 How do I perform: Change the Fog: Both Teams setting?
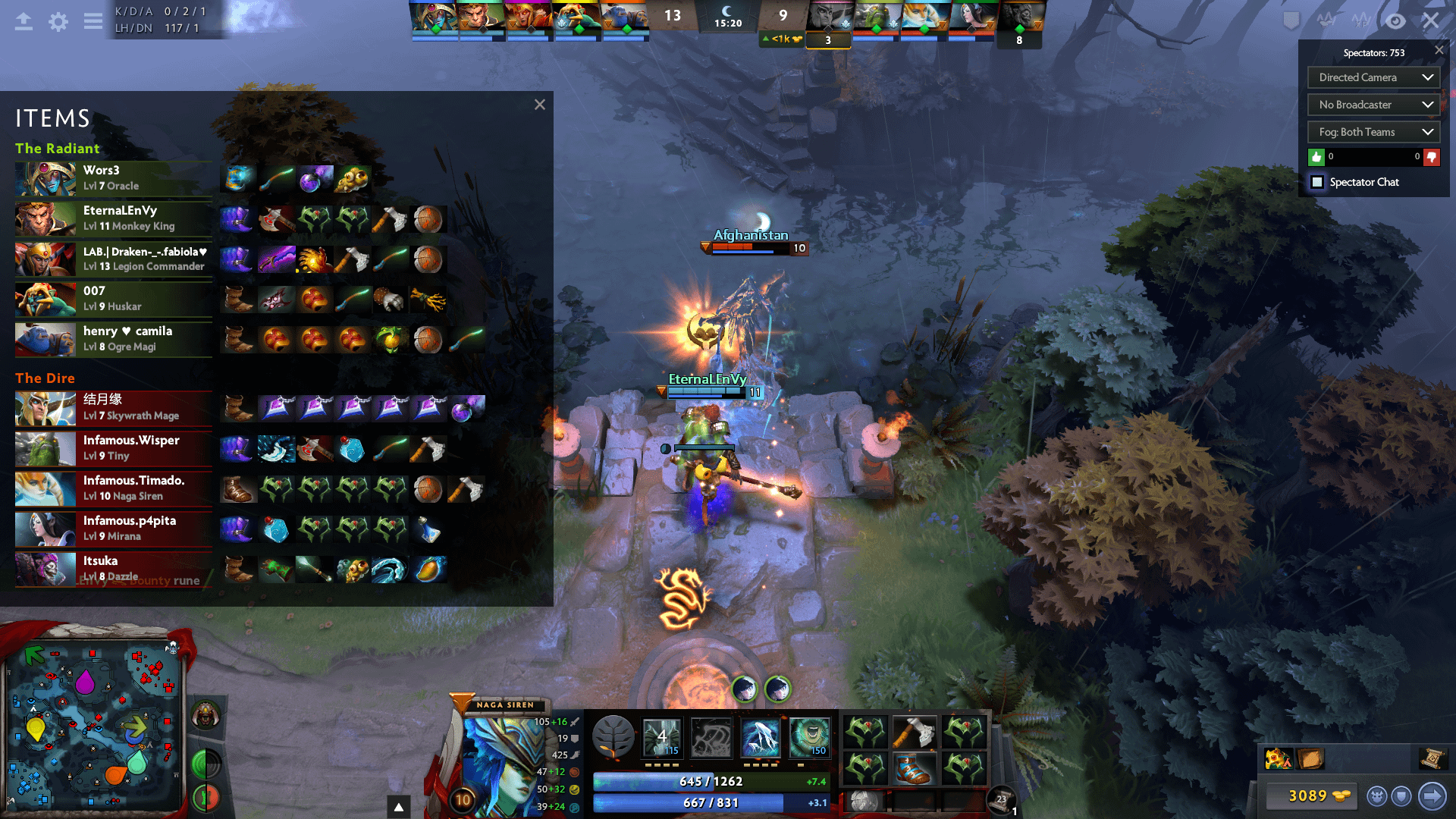pyautogui.click(x=1373, y=132)
